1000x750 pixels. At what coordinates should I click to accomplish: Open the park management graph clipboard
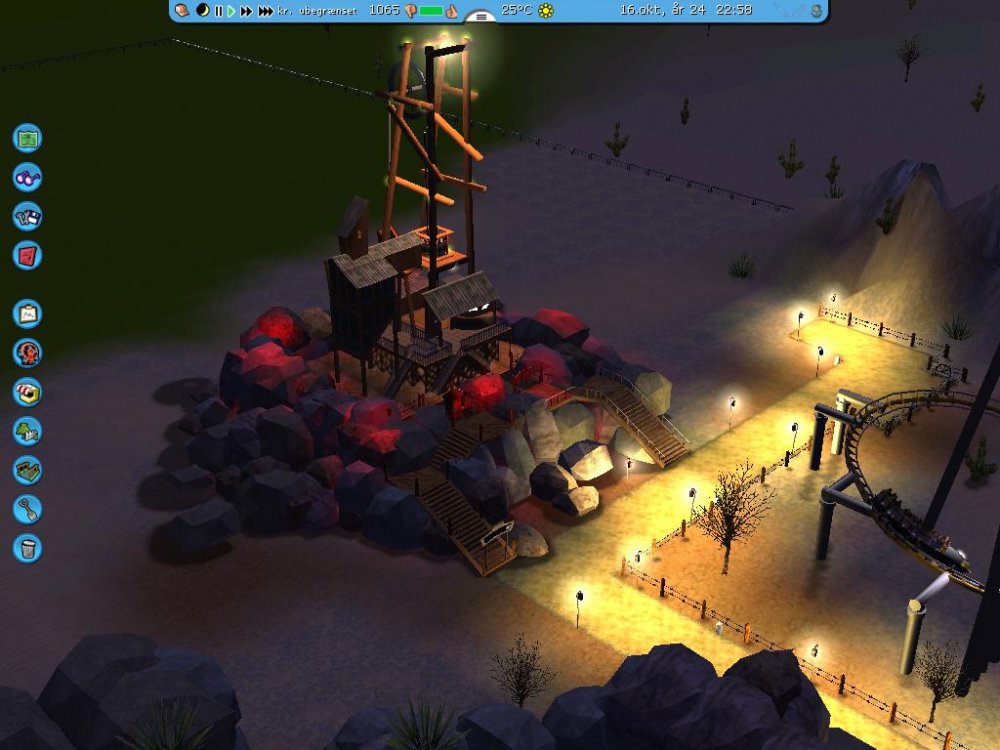pyautogui.click(x=27, y=314)
